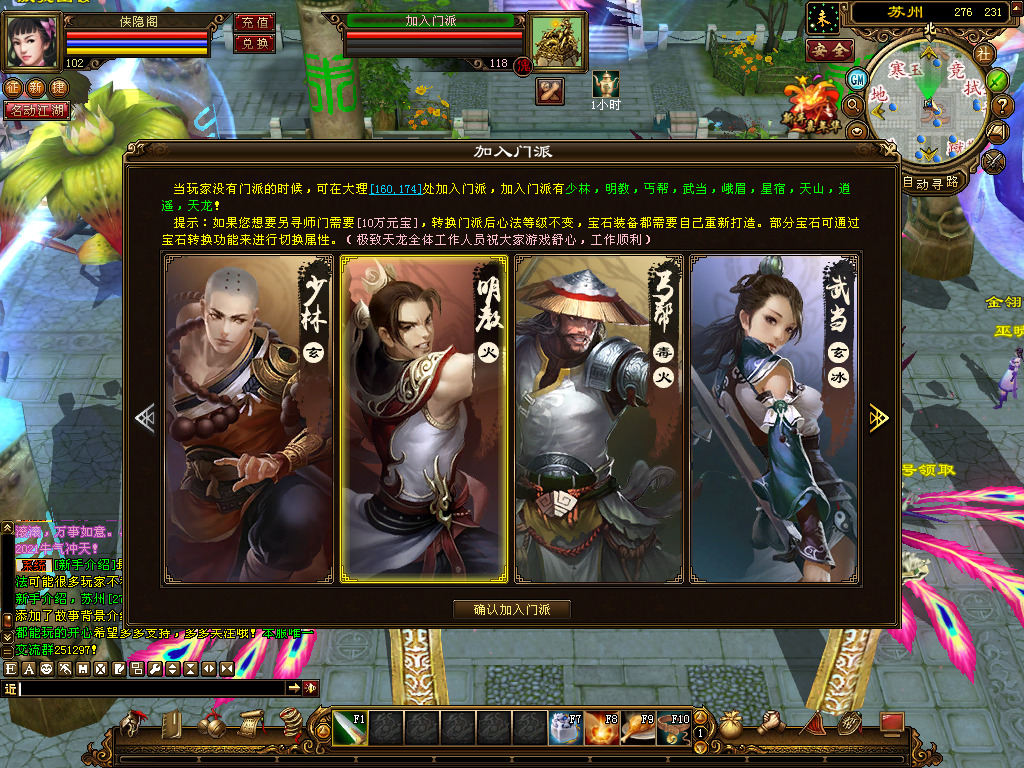Confirm joining the sect (确认加入门派)

512,609
